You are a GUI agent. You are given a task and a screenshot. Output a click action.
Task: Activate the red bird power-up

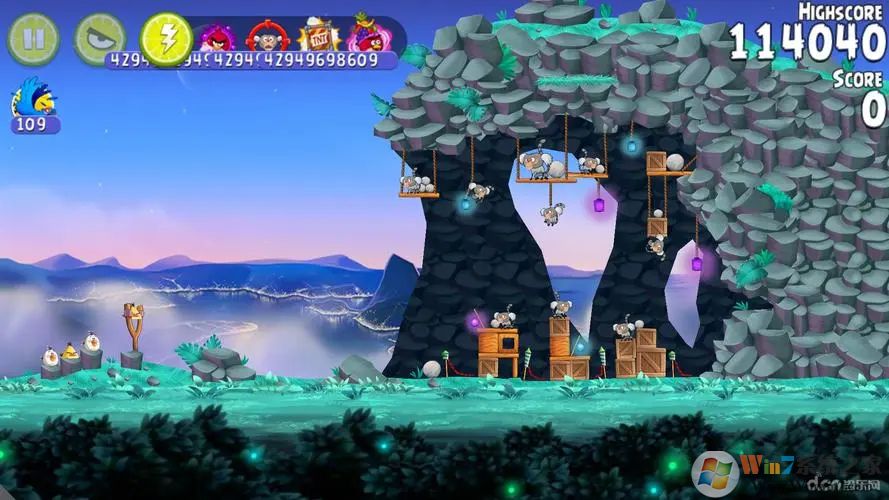pos(216,37)
